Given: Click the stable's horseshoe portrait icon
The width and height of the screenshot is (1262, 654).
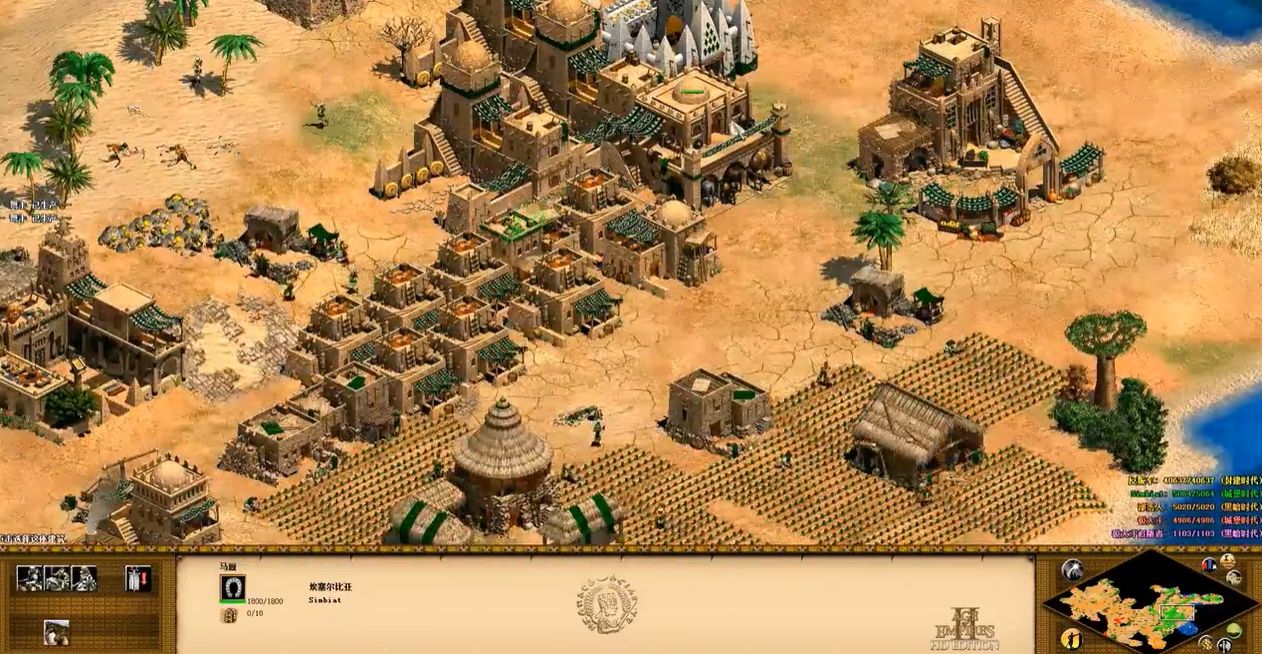Looking at the screenshot, I should 232,588.
